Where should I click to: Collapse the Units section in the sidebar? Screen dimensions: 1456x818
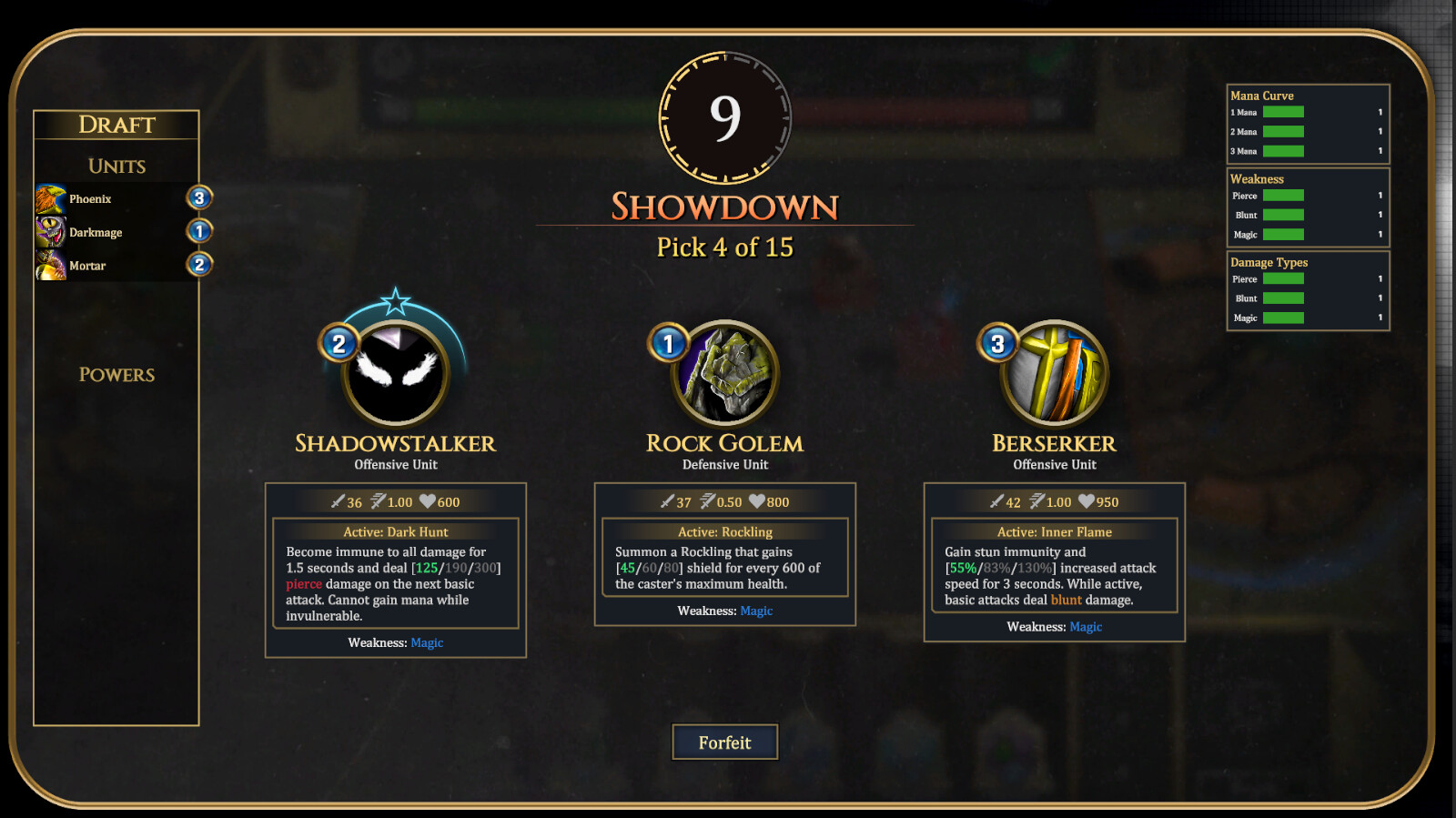[x=116, y=166]
